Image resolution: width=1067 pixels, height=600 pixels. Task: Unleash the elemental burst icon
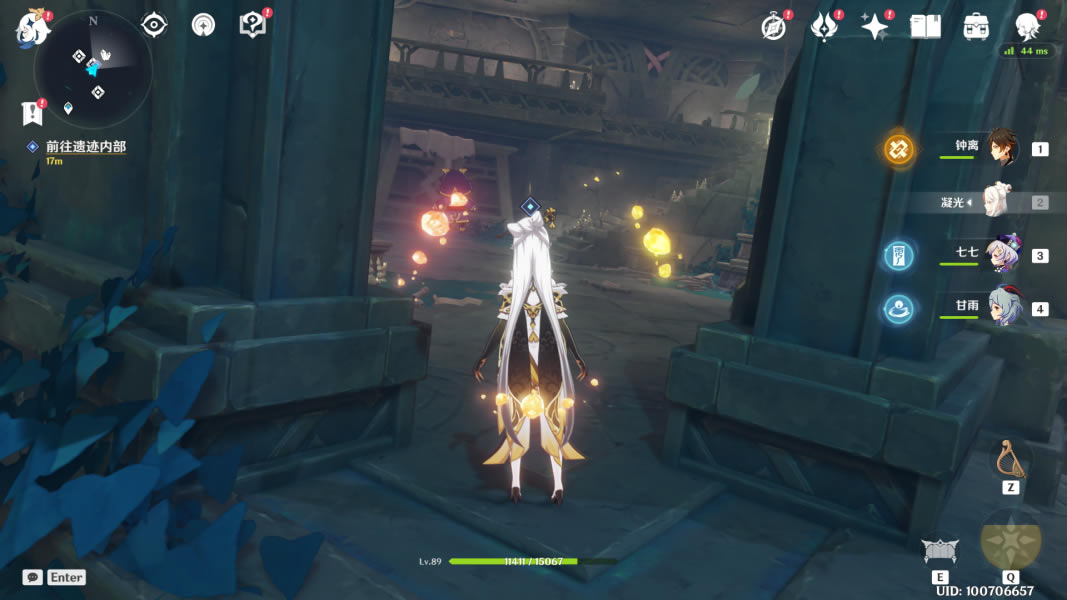pyautogui.click(x=1010, y=540)
